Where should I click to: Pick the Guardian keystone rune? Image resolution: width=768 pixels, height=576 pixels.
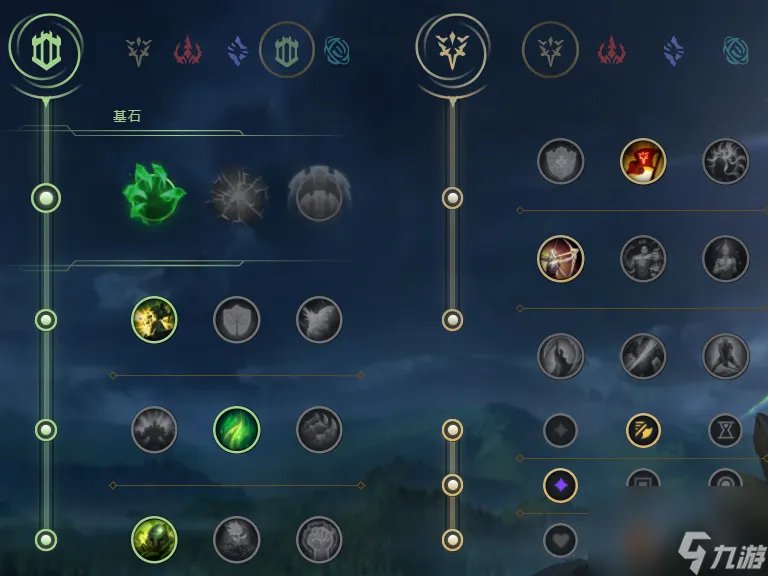click(x=319, y=195)
